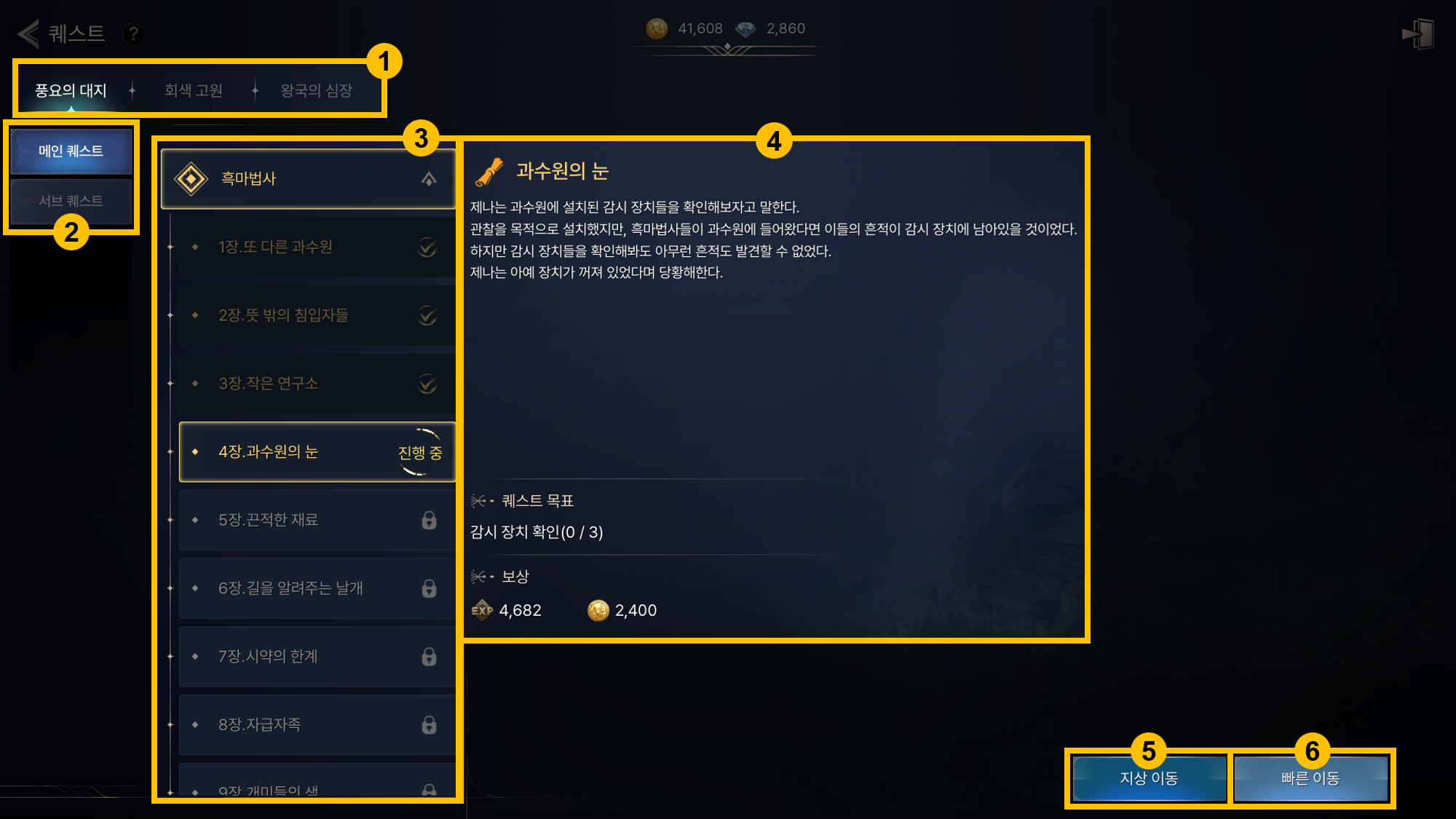Viewport: 1456px width, 819px height.
Task: Select the 서브 퀘스트 category
Action: point(71,201)
